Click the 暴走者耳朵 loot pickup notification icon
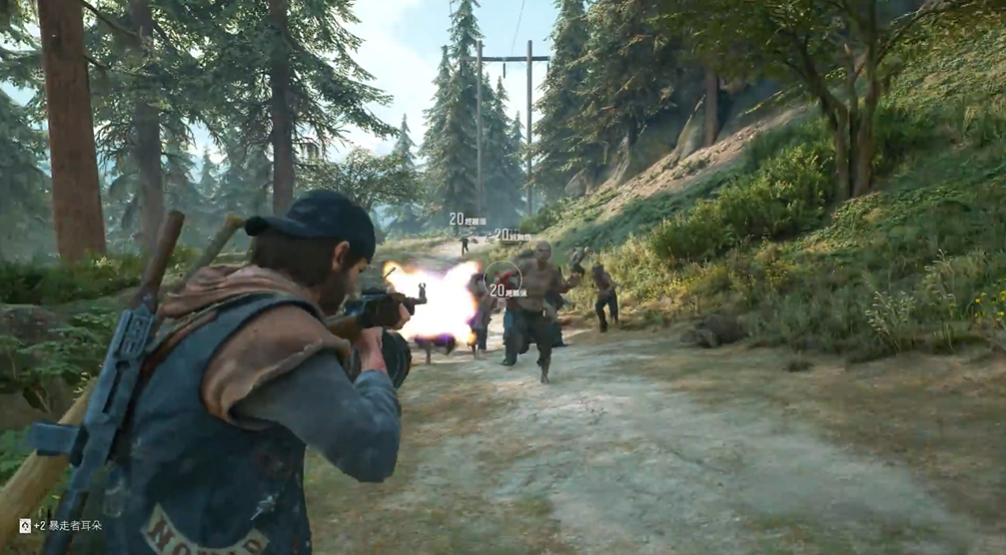Viewport: 1006px width, 555px height. 25,525
